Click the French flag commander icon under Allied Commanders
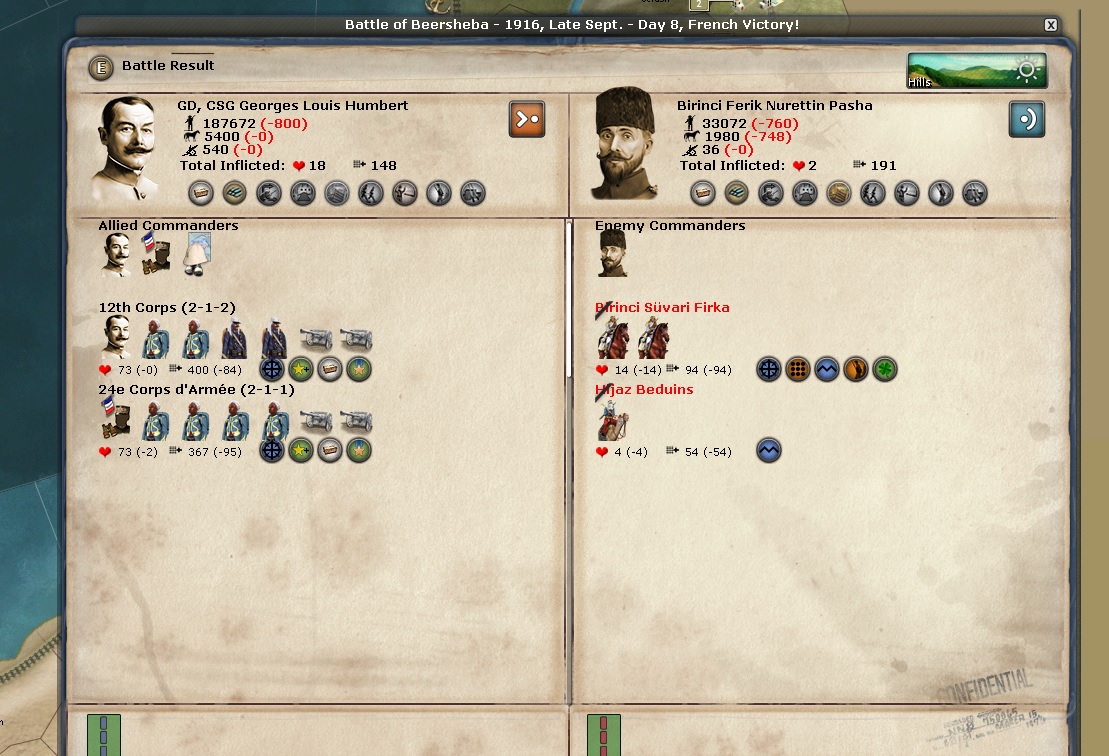This screenshot has width=1109, height=756. tap(155, 255)
